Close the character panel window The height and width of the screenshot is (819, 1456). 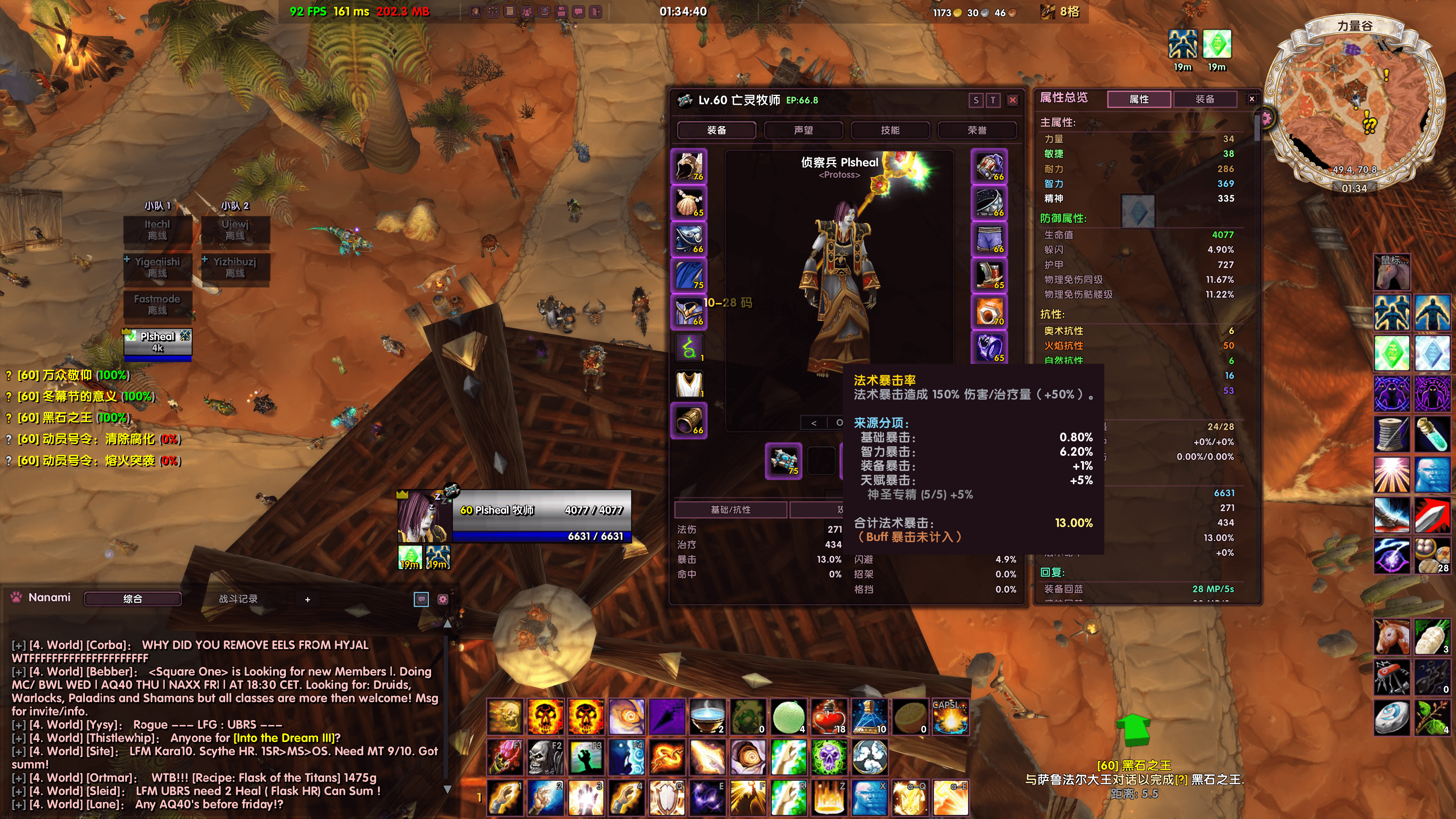coord(1013,100)
